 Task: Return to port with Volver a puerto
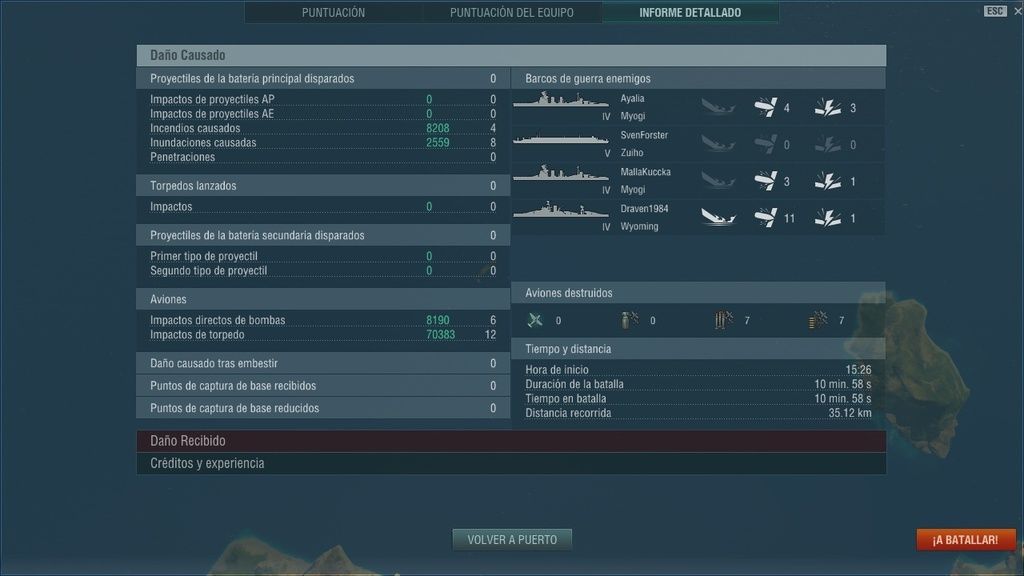pos(512,540)
